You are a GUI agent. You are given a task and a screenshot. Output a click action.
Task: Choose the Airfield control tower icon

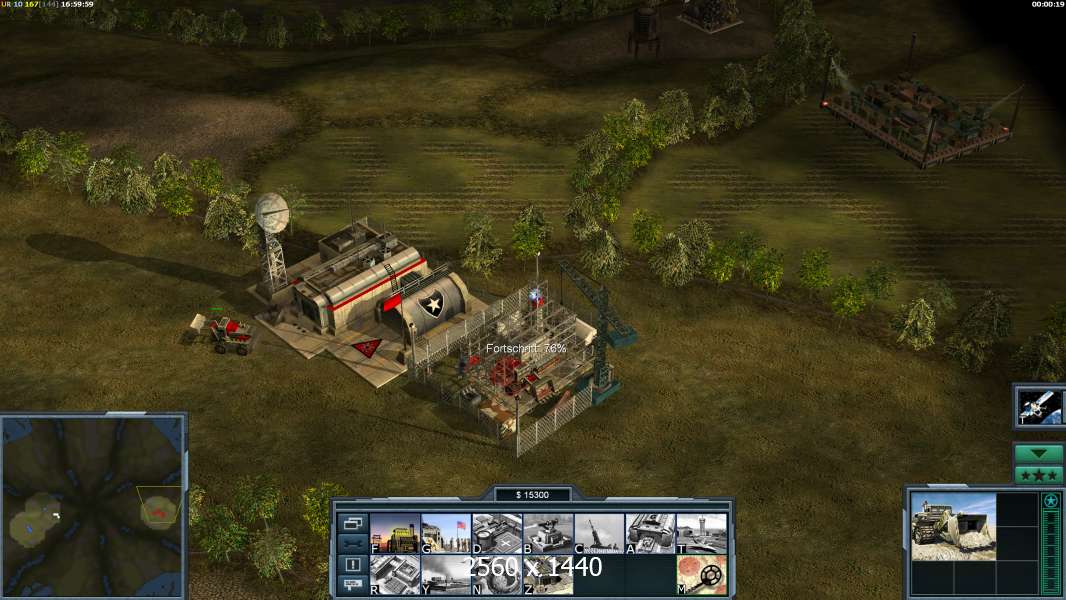pos(701,533)
